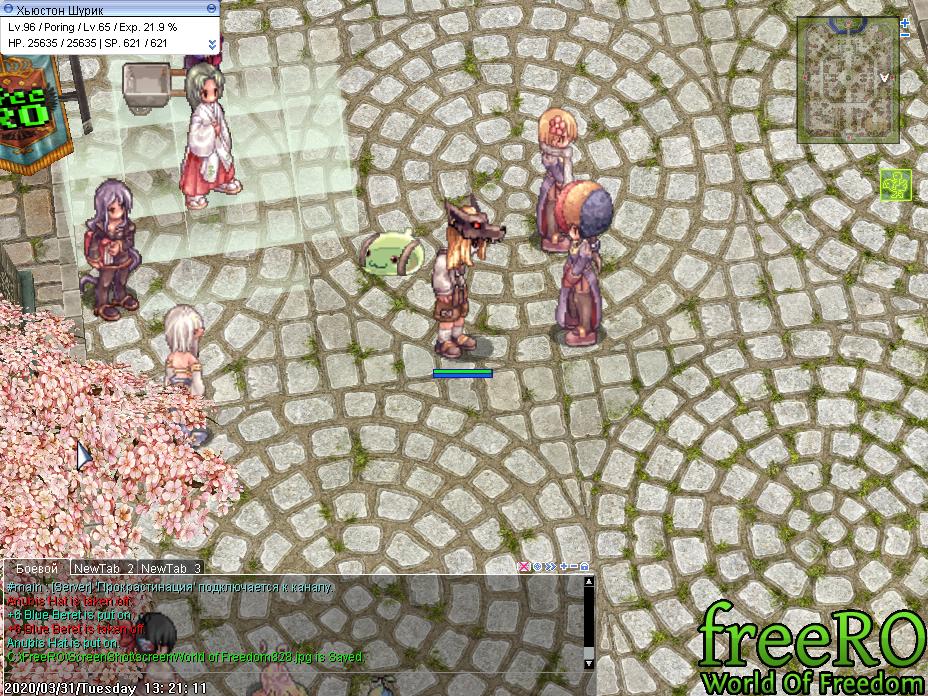Click the chat window plus button
928x696 pixels.
[563, 567]
